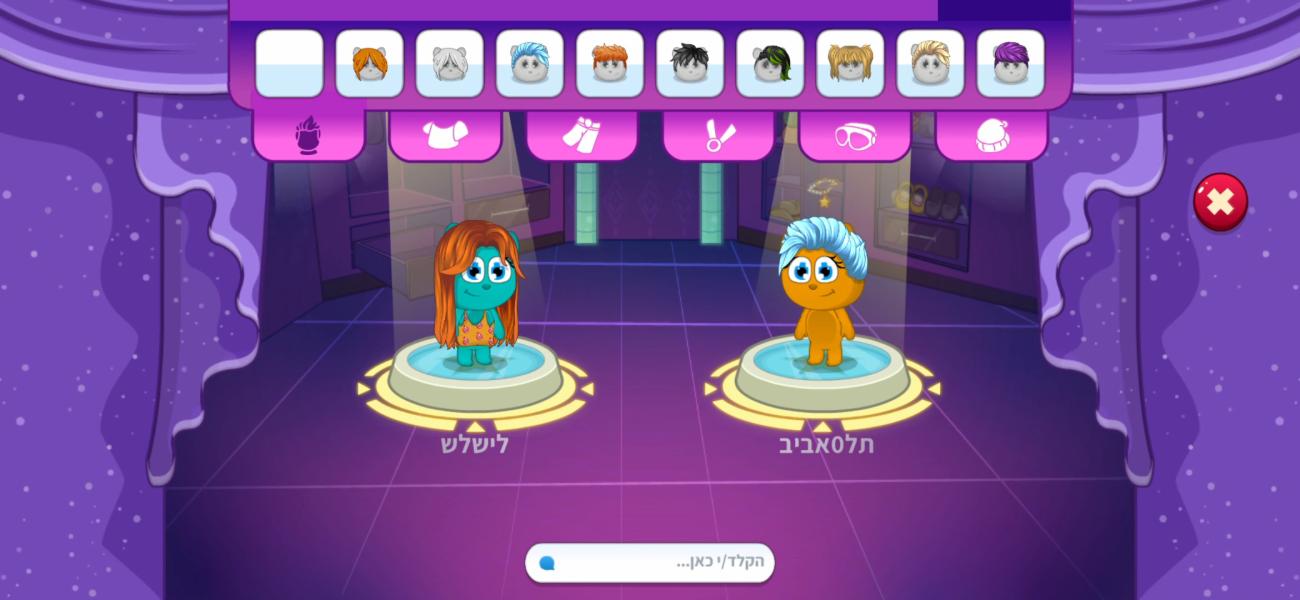Open the flippers footwear tab
The width and height of the screenshot is (1300, 600).
point(718,135)
